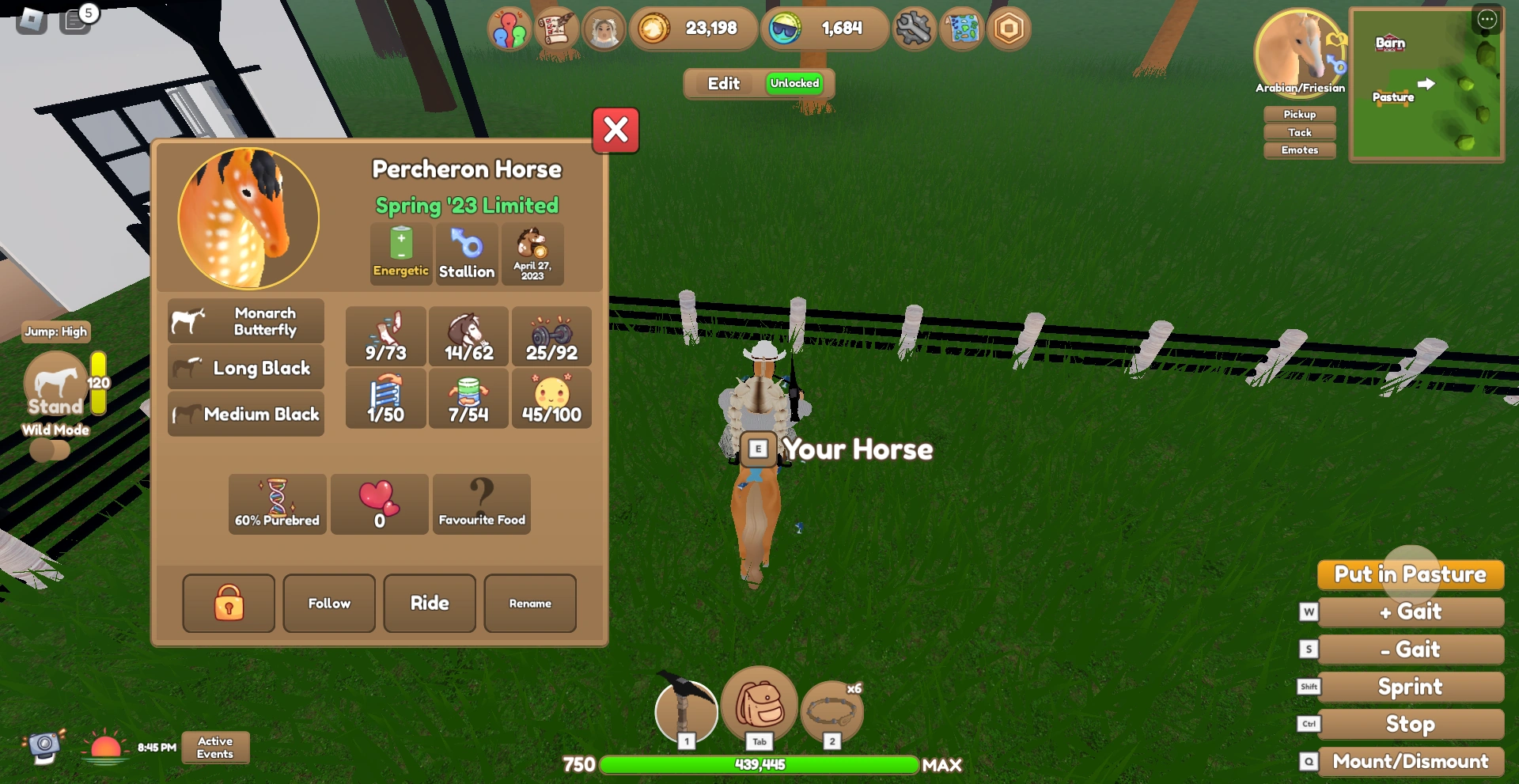This screenshot has height=784, width=1519.
Task: Open the world map icon
Action: point(961,28)
